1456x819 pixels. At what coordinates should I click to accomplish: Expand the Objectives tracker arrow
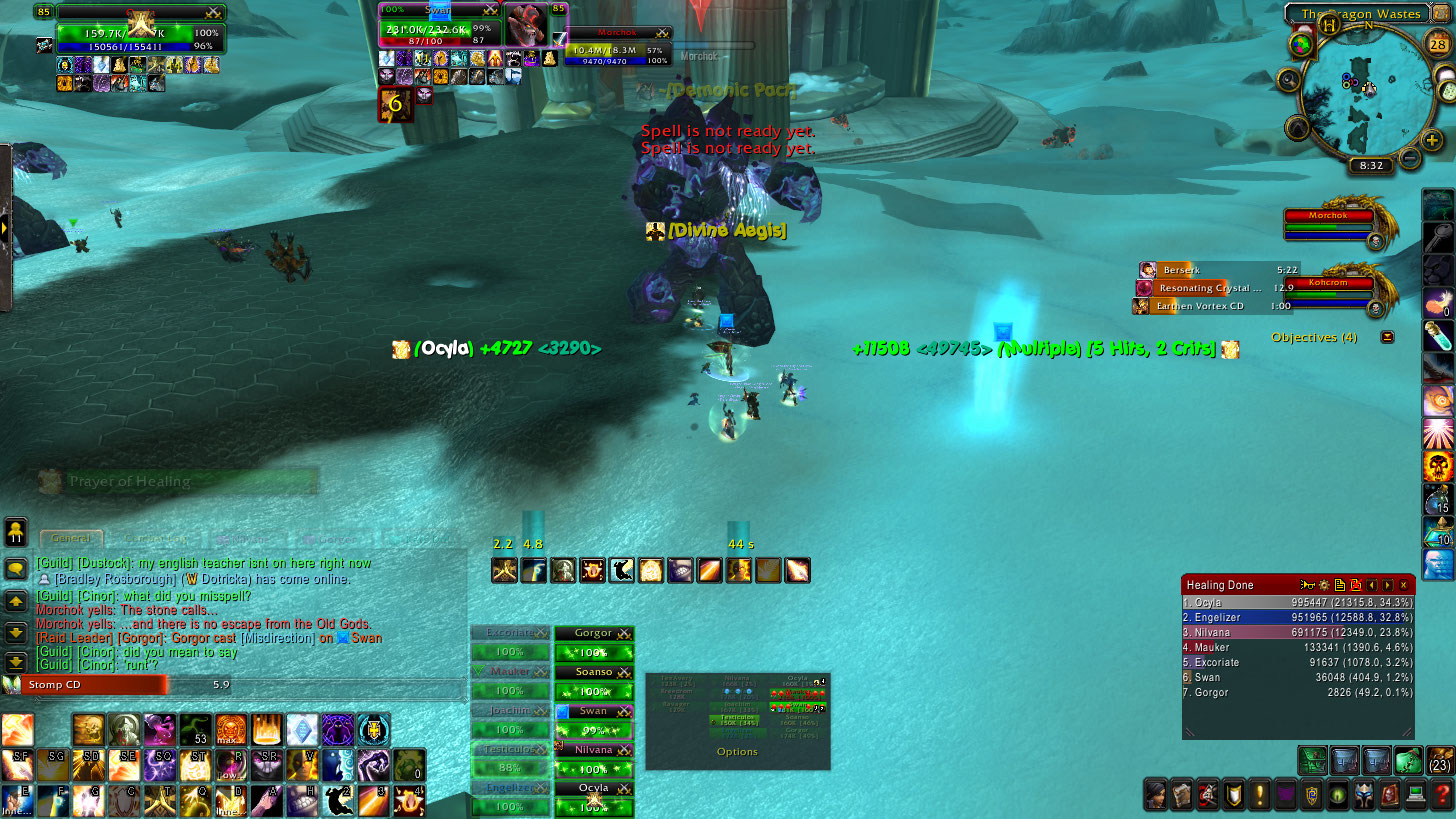pyautogui.click(x=1387, y=337)
